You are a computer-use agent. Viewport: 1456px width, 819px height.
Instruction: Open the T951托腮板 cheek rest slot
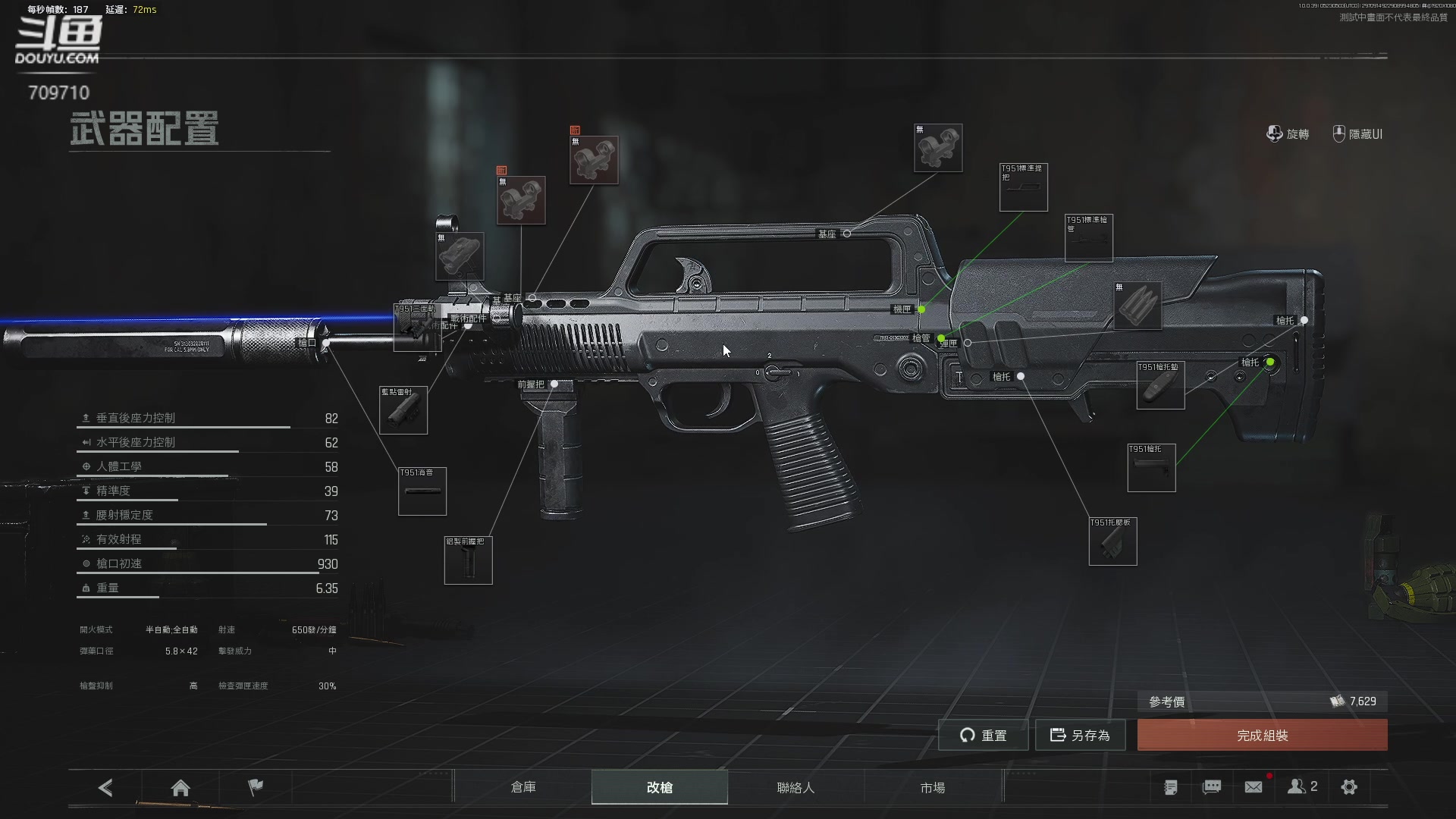click(x=1112, y=541)
